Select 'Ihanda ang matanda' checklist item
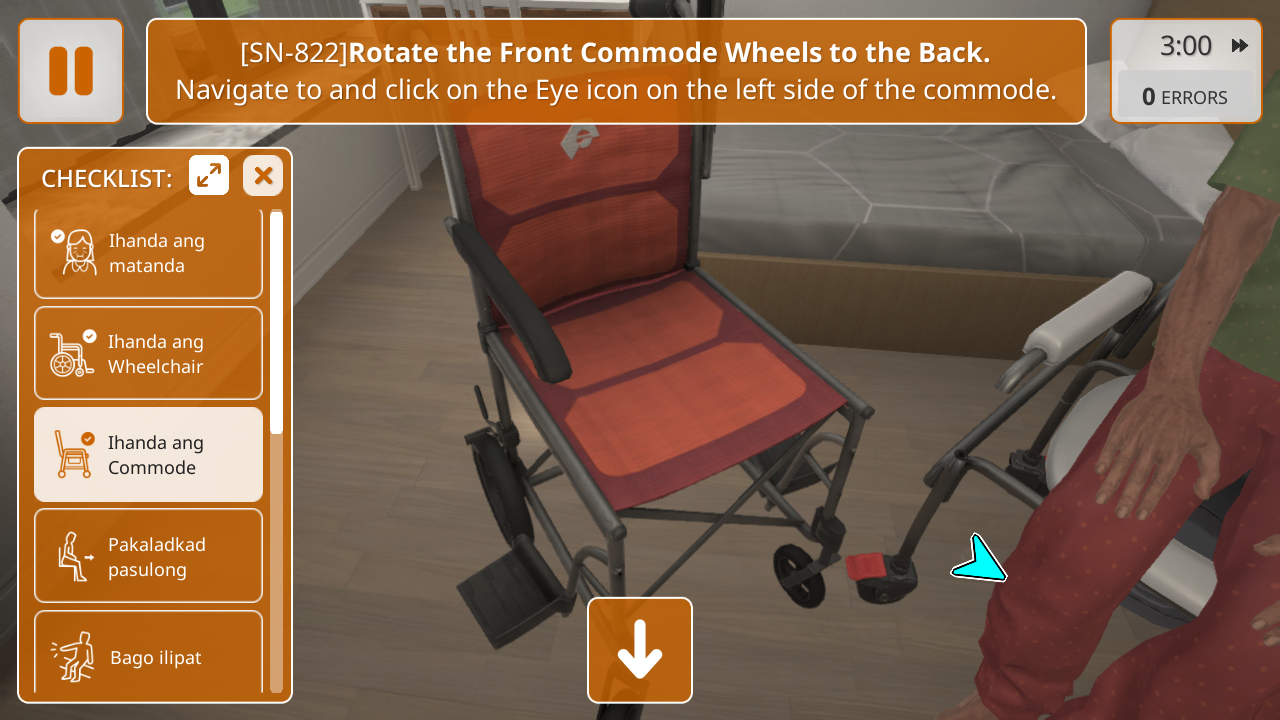Screen dimensions: 1280x720 pyautogui.click(x=148, y=253)
